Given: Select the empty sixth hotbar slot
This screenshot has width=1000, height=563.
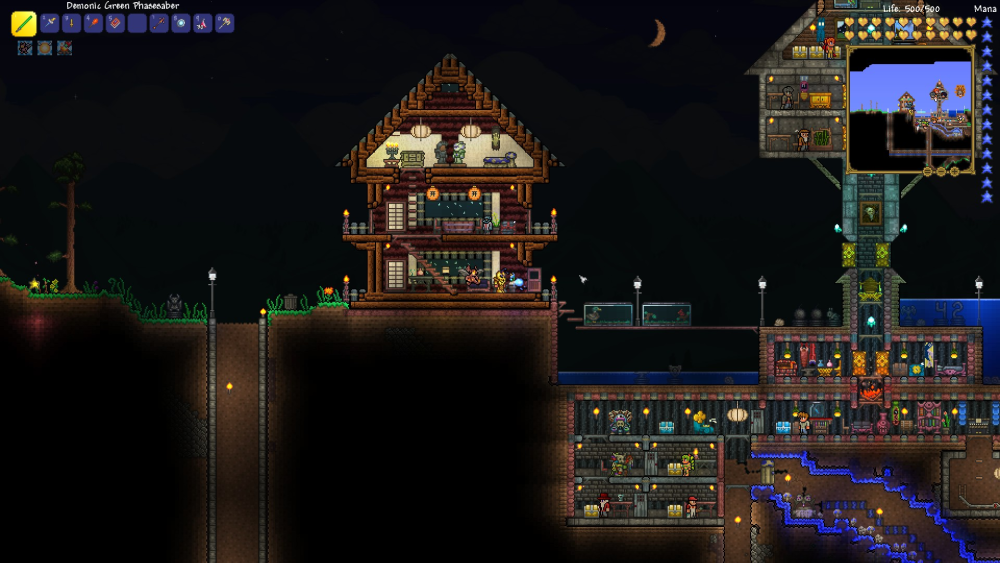Looking at the screenshot, I should 137,22.
